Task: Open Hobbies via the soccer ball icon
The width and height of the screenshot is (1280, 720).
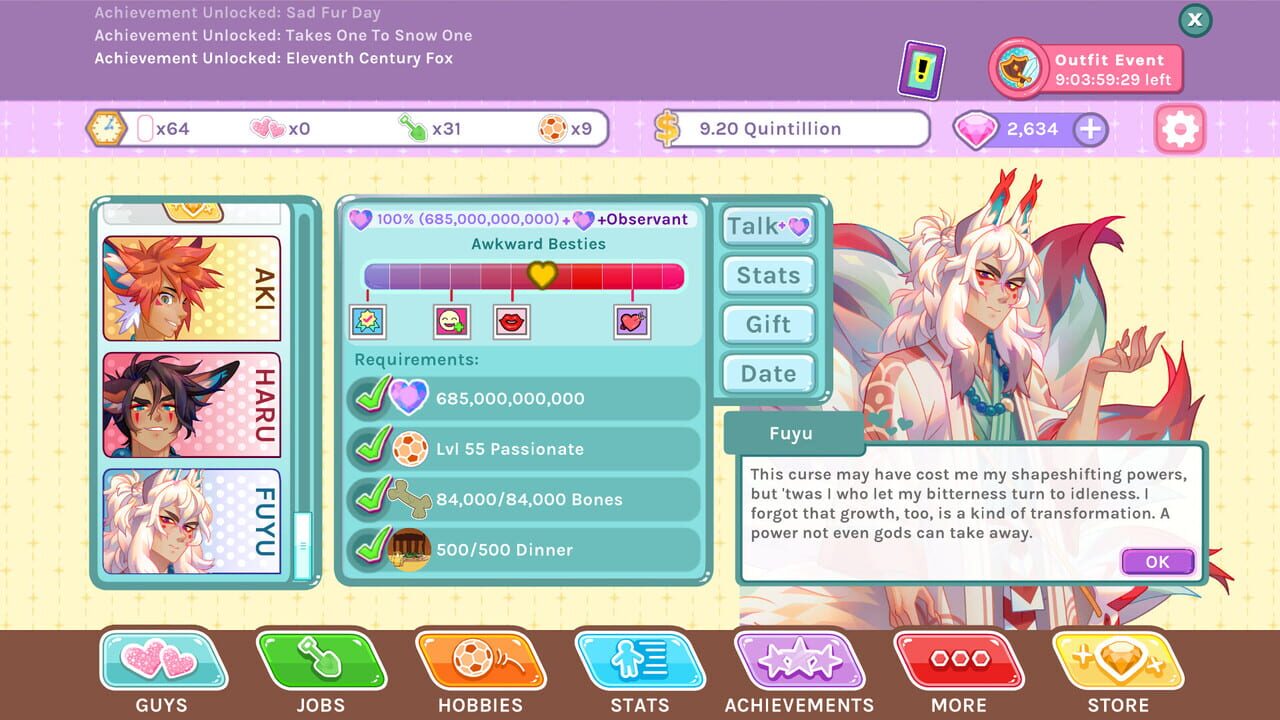Action: [x=480, y=662]
